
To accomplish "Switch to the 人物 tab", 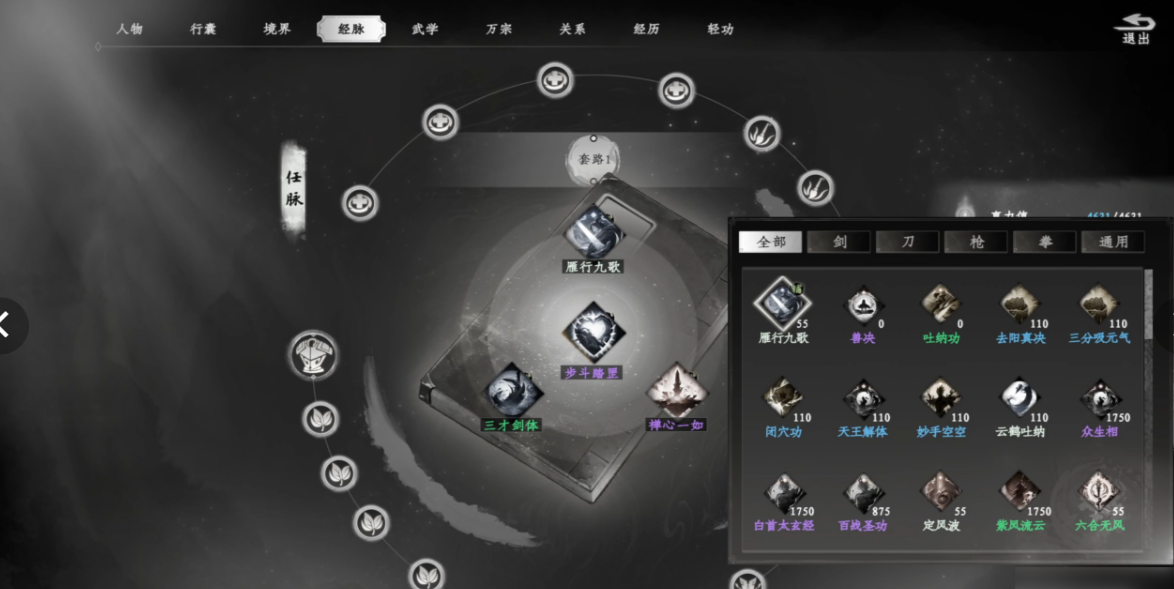I will pyautogui.click(x=130, y=29).
